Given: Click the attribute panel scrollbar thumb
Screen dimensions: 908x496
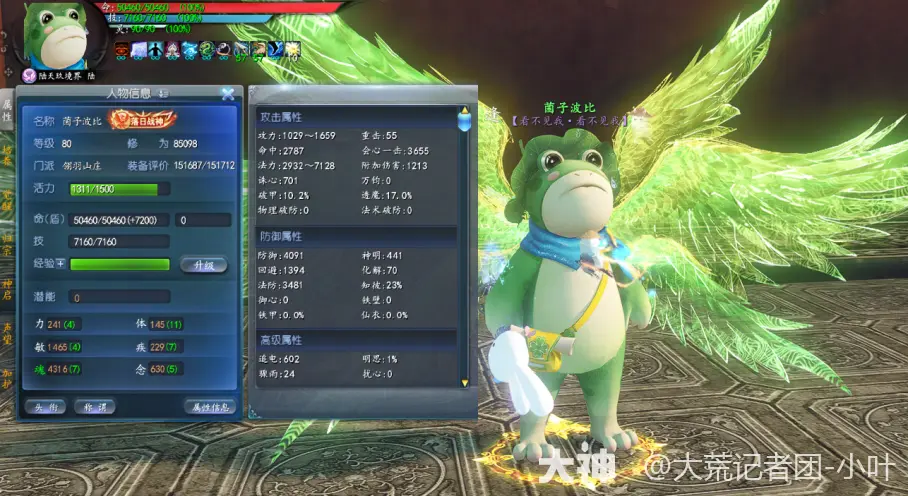Looking at the screenshot, I should click(464, 121).
